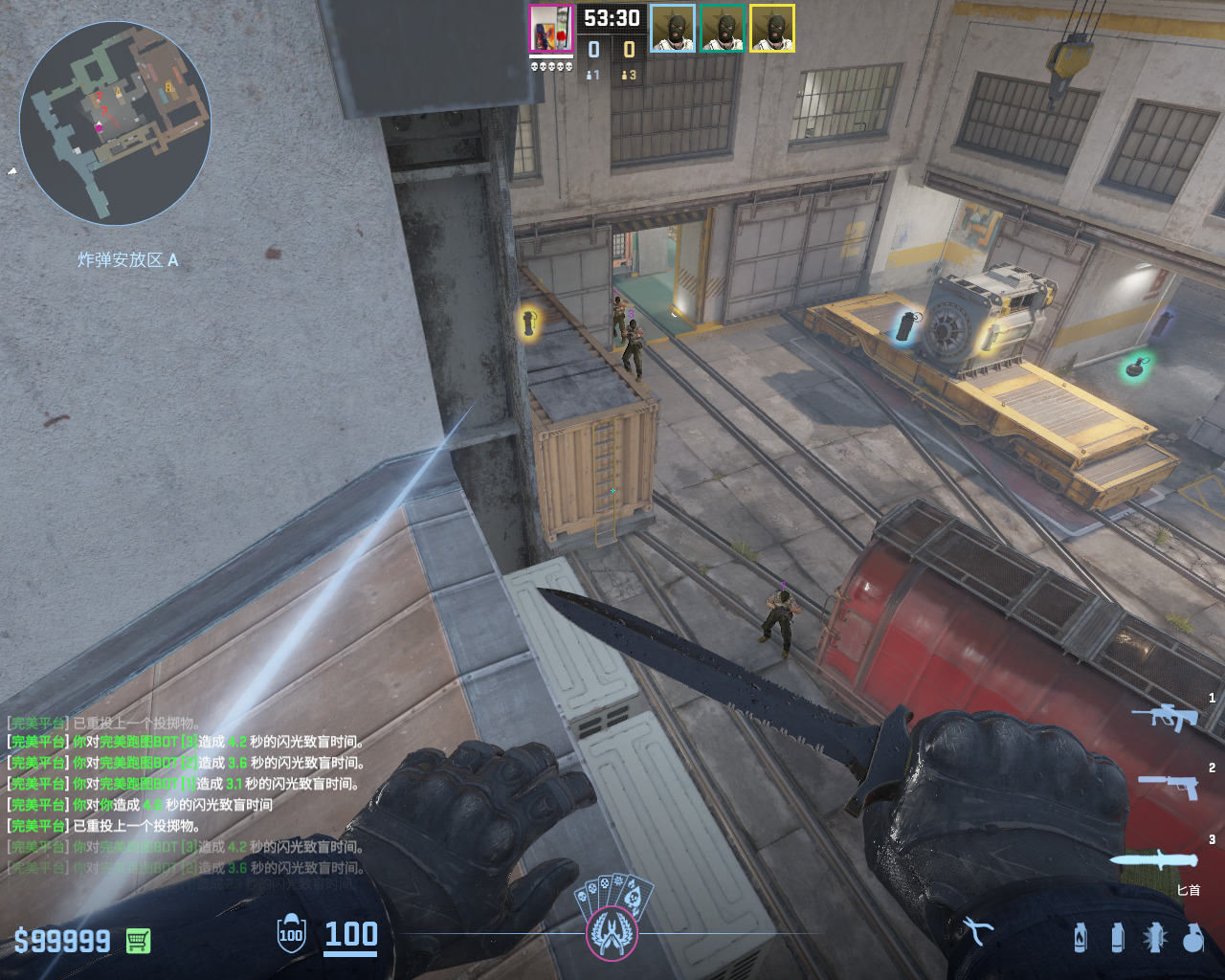Viewport: 1225px width, 980px height.
Task: Select the green-framed enemy bot avatar
Action: click(x=723, y=29)
